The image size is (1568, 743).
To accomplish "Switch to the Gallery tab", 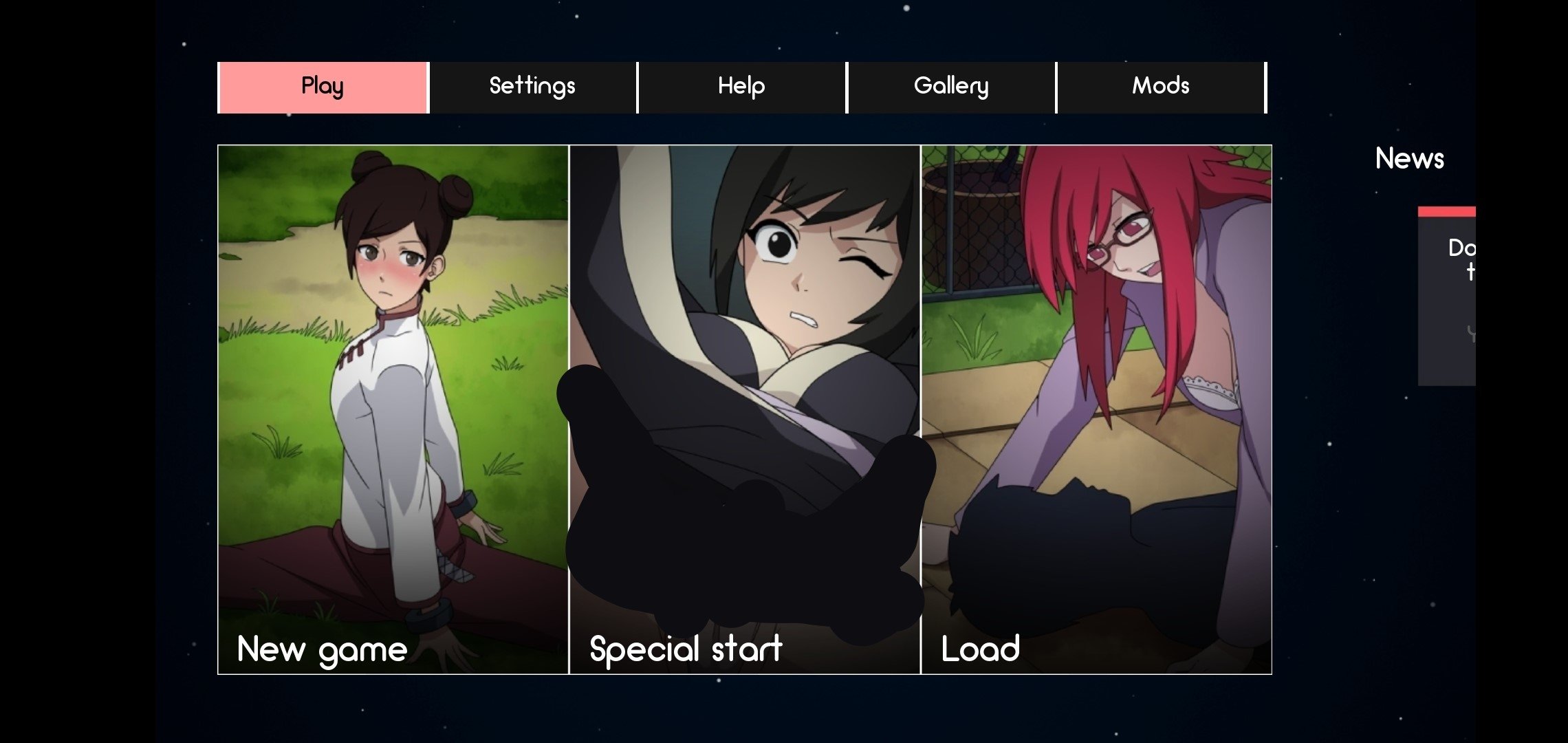I will [951, 86].
